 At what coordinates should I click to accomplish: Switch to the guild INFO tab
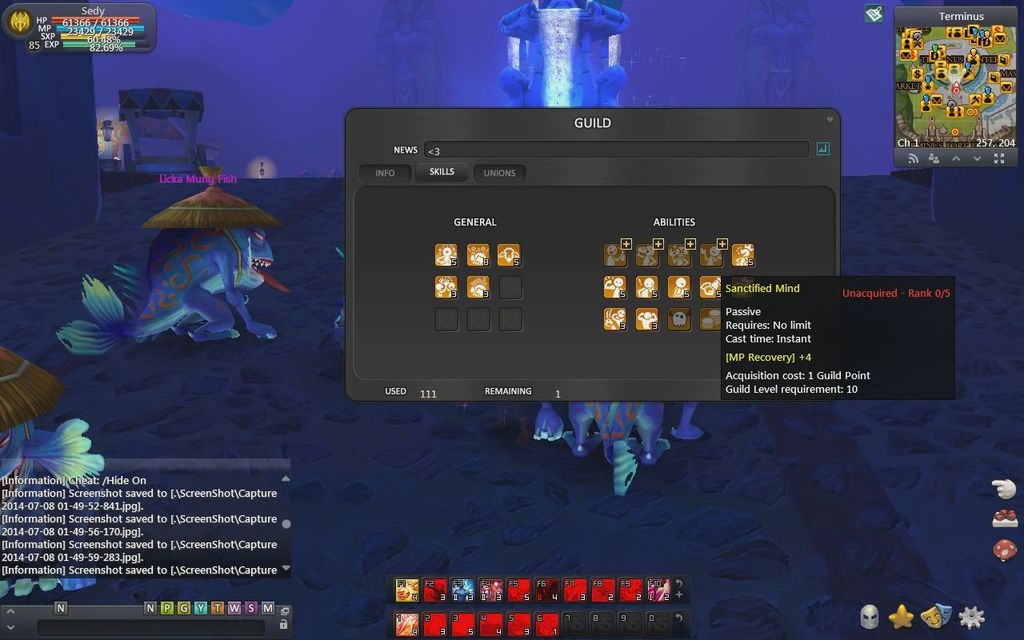pyautogui.click(x=385, y=173)
